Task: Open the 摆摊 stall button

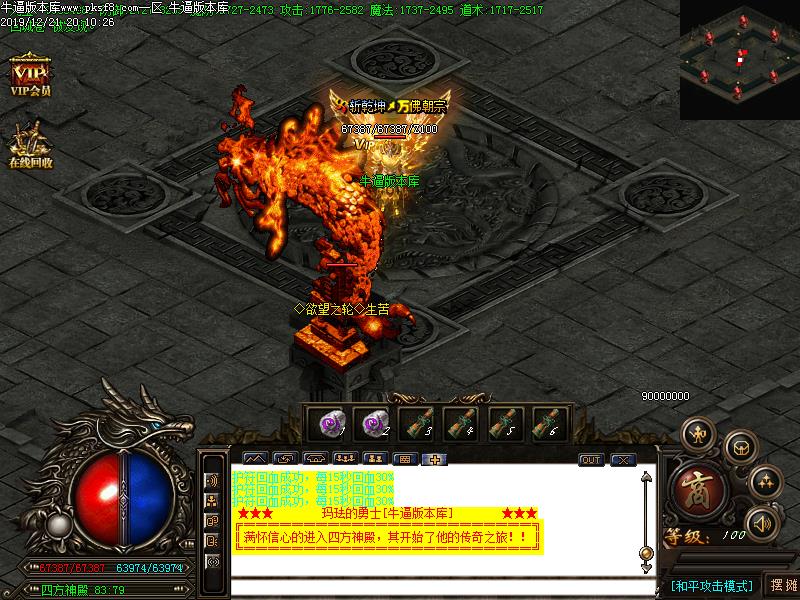Action: [784, 585]
